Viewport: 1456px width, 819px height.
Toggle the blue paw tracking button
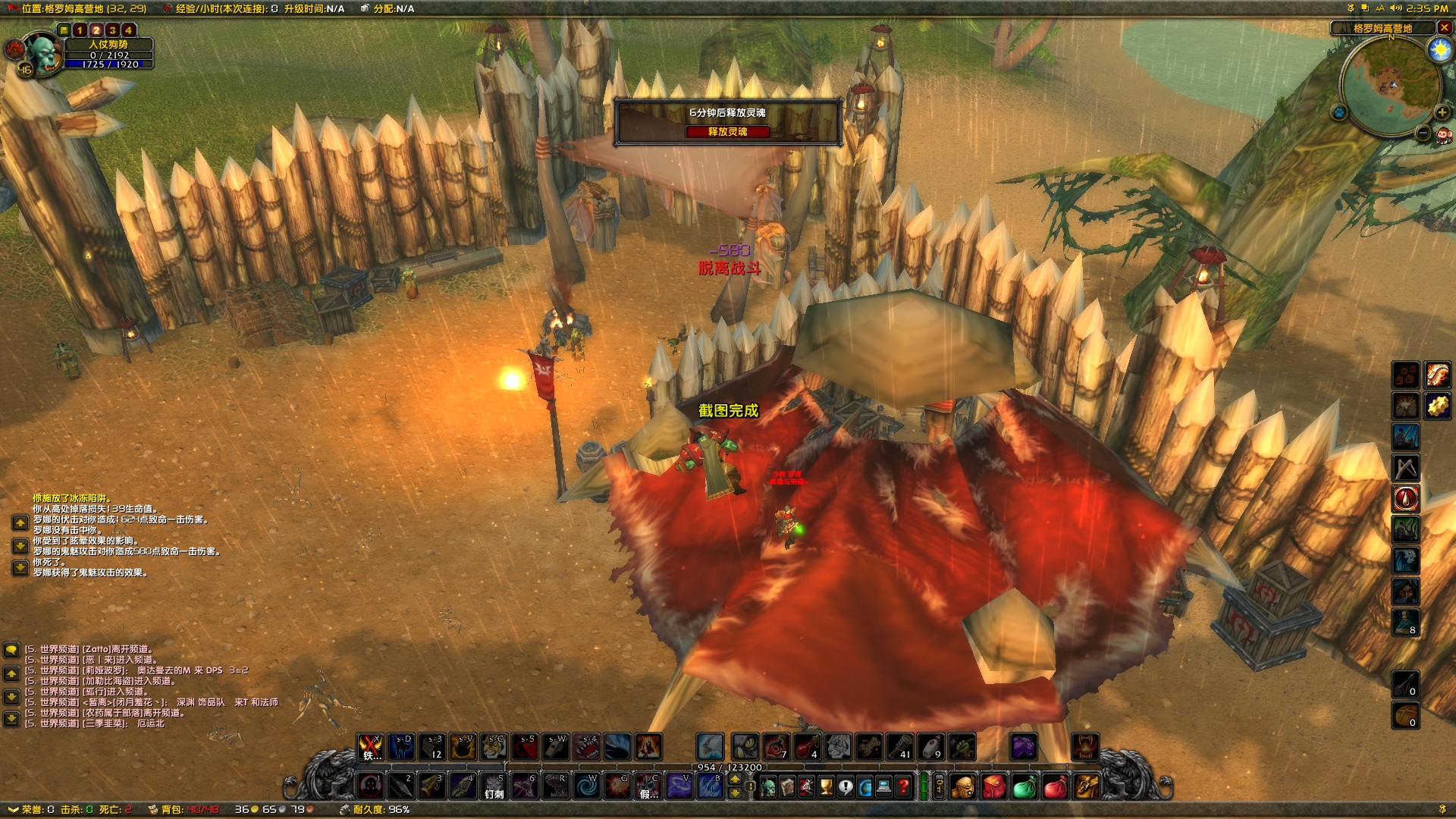point(1339,112)
